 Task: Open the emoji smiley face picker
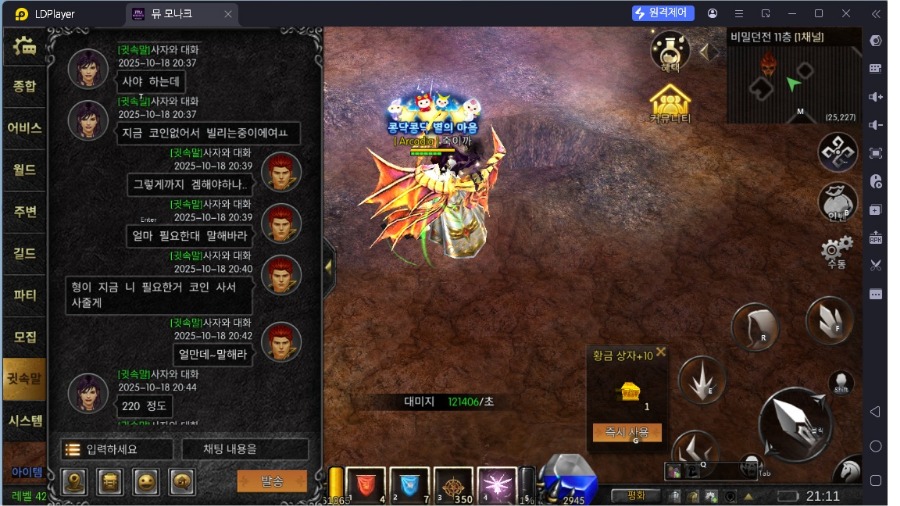(x=146, y=482)
